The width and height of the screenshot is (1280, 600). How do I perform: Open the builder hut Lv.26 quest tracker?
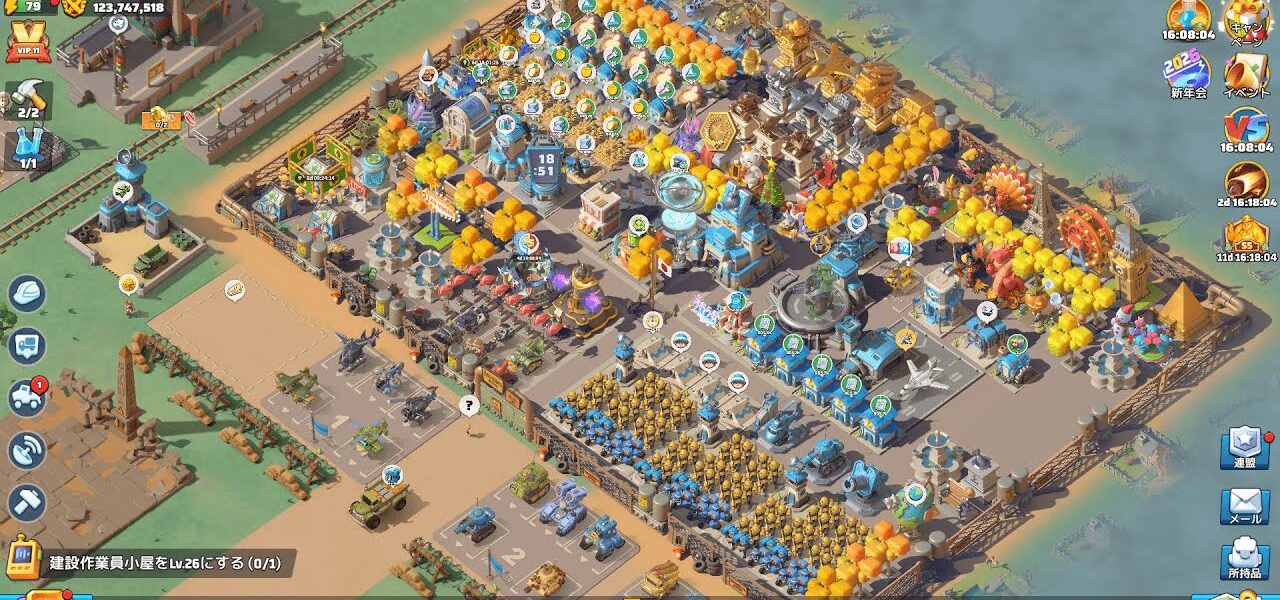pos(150,563)
